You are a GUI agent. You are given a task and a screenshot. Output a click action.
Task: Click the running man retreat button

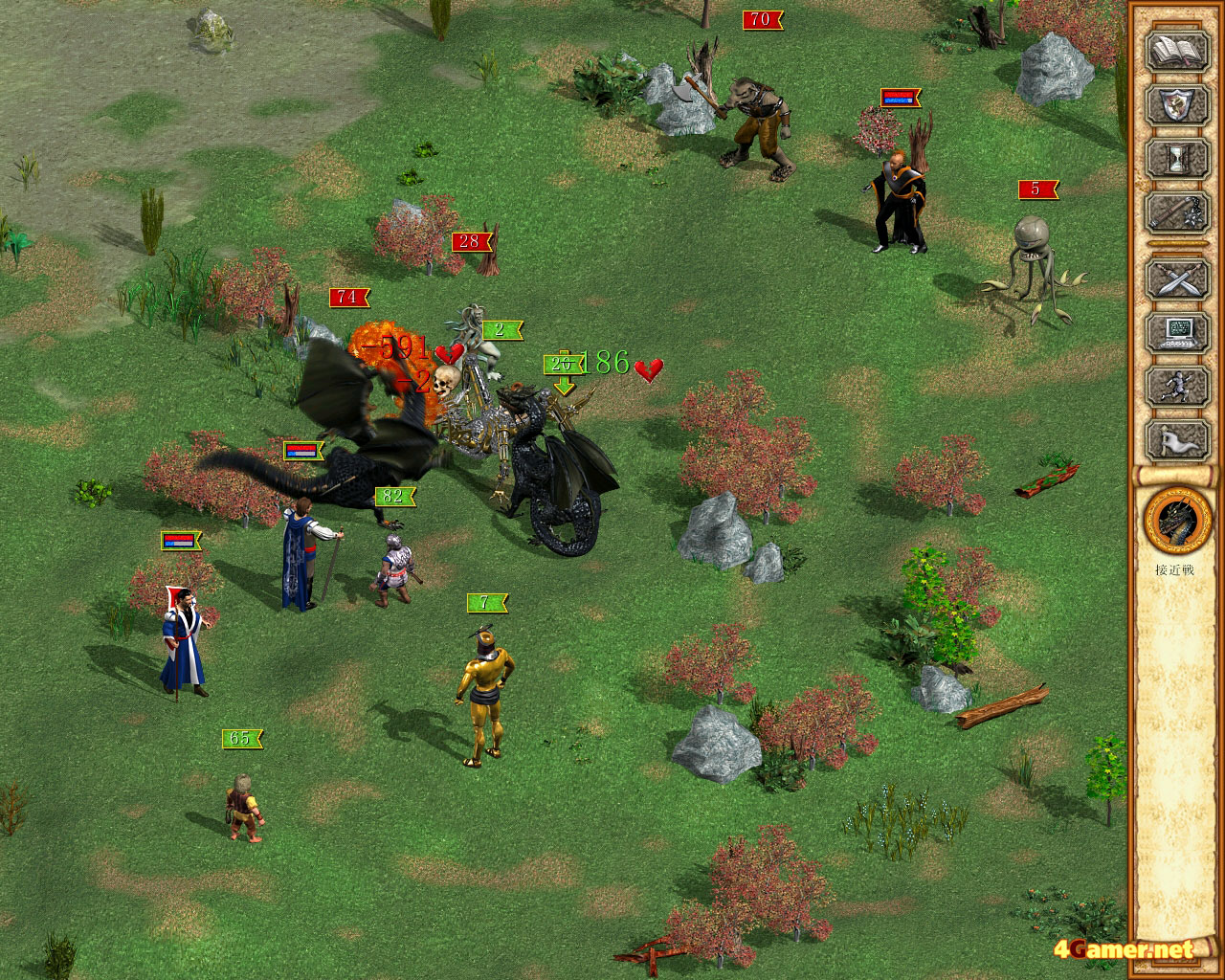click(1176, 386)
